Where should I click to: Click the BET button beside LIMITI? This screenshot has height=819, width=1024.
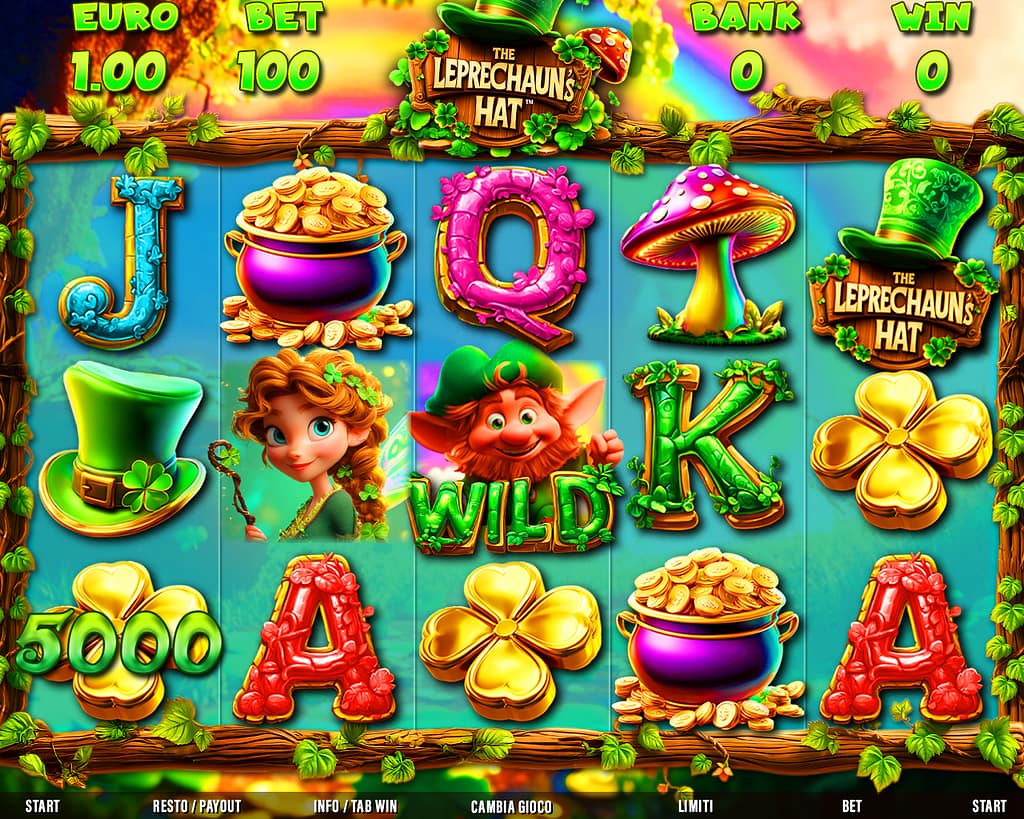click(851, 805)
